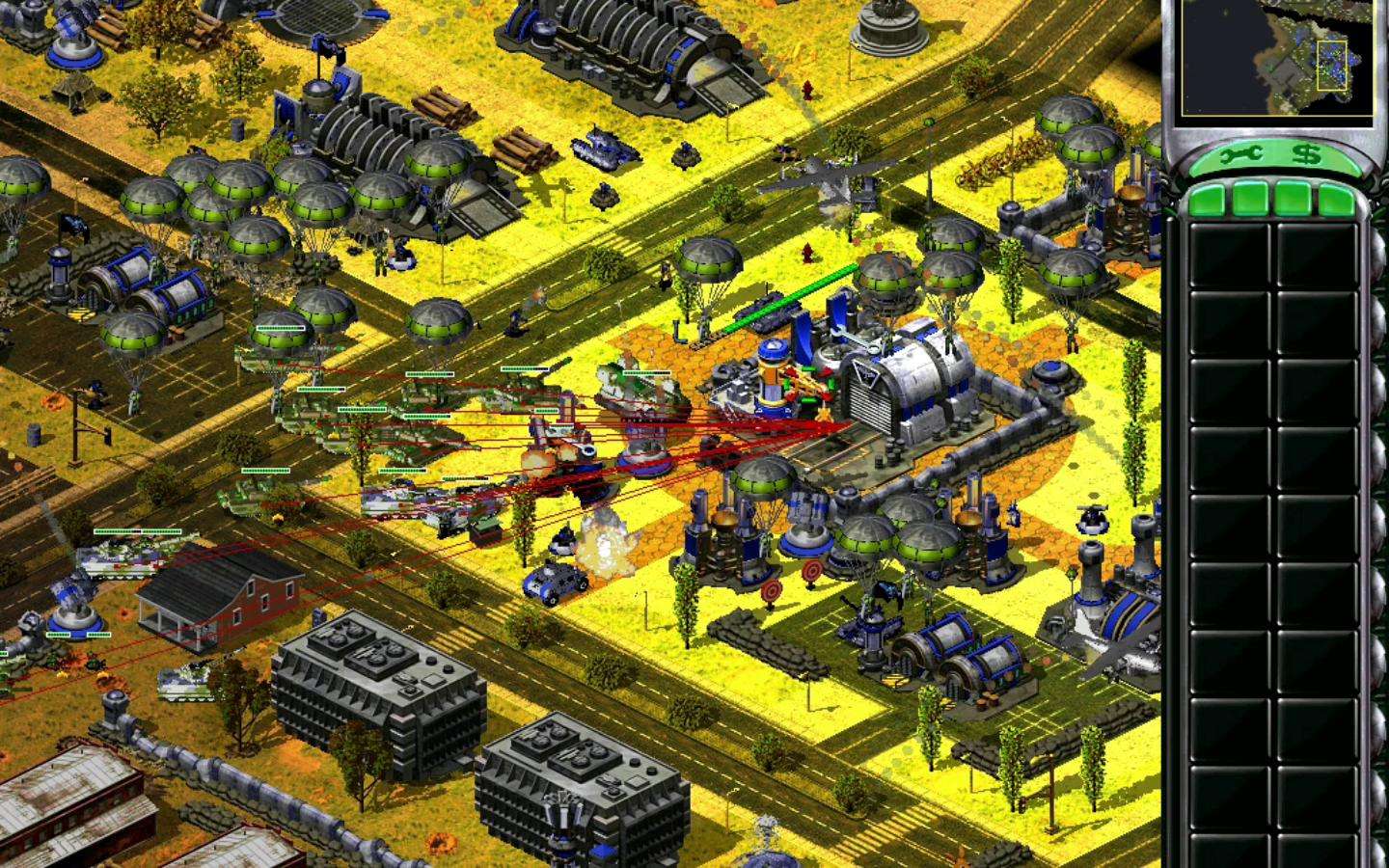Activate the dollar-sign sell button
Viewport: 1389px width, 868px height.
point(1307,154)
